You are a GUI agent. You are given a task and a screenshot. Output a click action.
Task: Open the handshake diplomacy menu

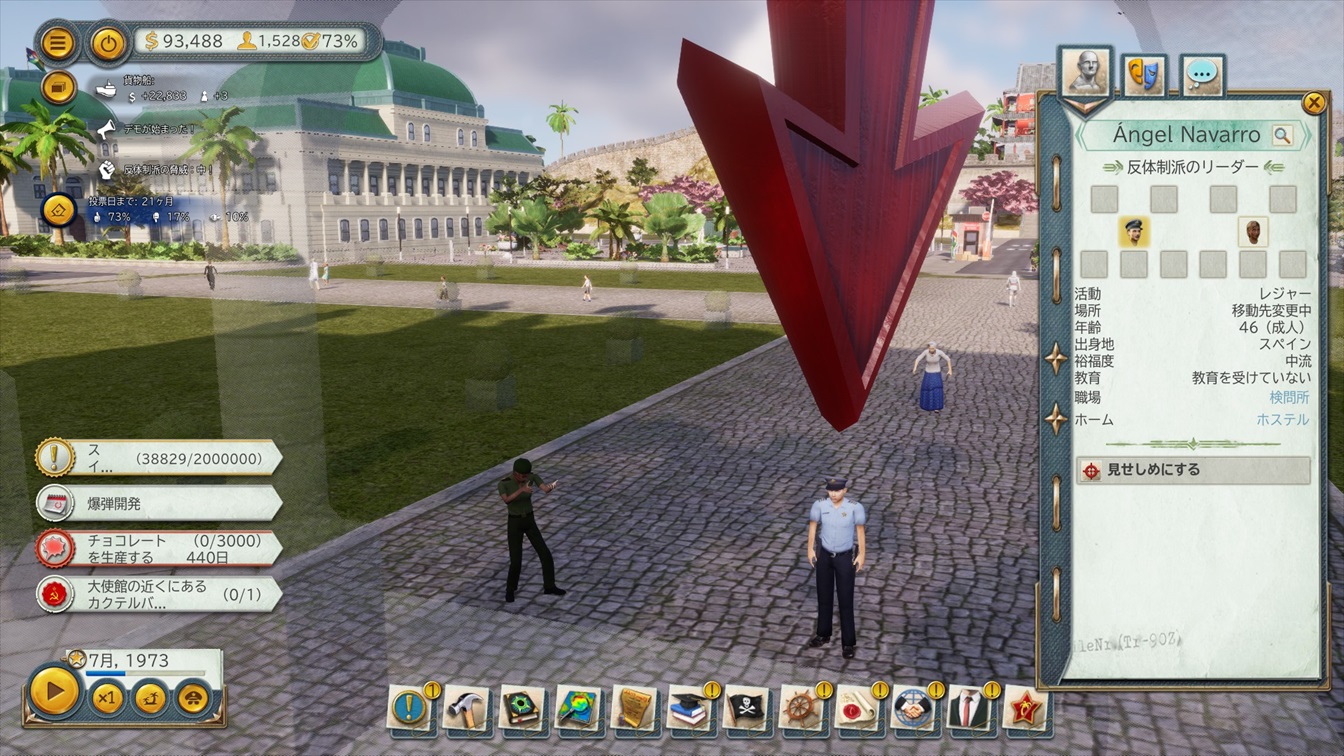tap(913, 707)
